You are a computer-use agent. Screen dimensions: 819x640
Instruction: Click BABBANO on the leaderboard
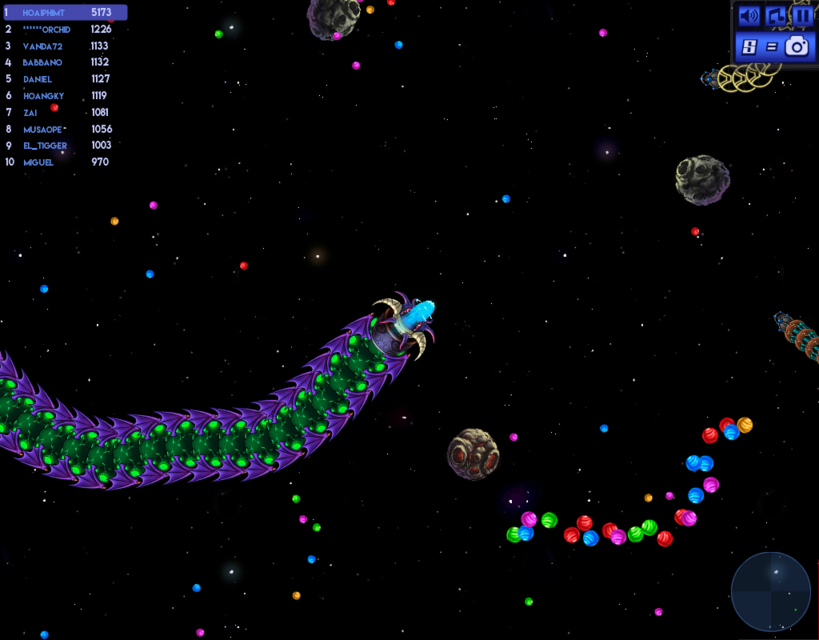coord(64,62)
